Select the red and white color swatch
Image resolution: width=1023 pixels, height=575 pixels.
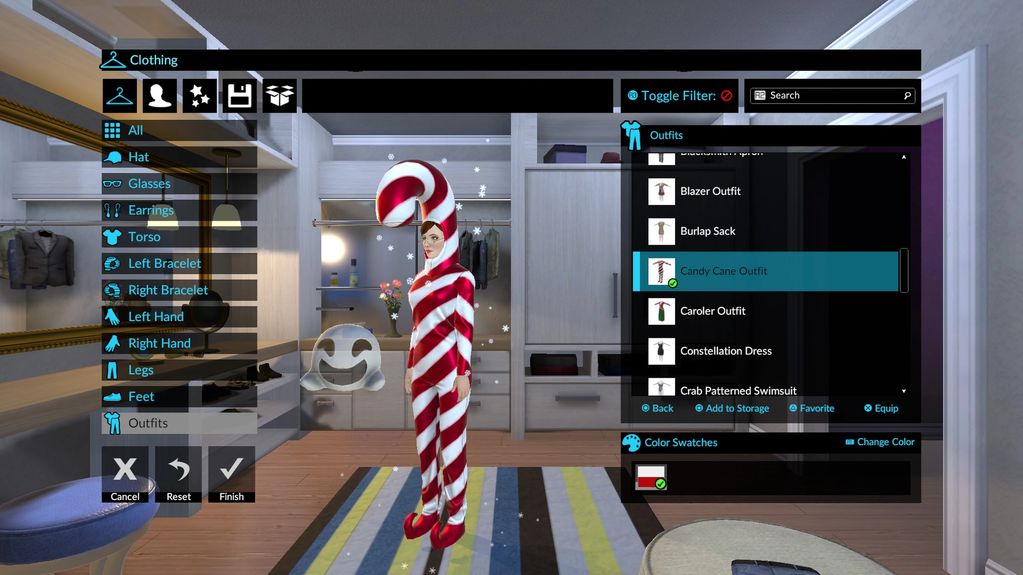pyautogui.click(x=651, y=478)
